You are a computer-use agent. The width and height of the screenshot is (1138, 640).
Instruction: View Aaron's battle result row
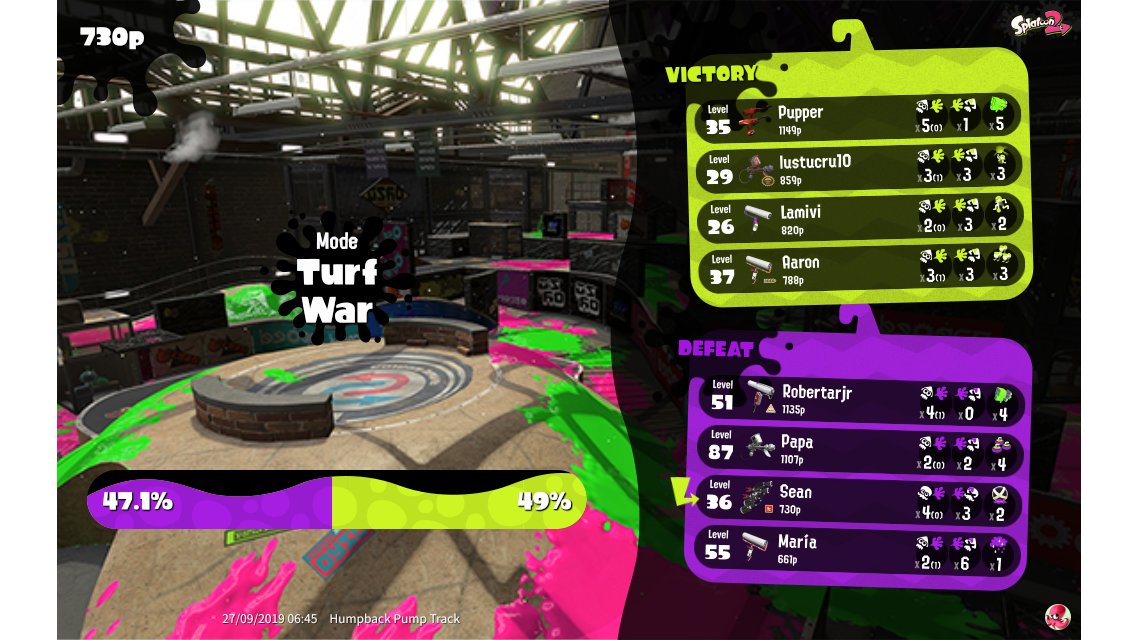(x=858, y=267)
